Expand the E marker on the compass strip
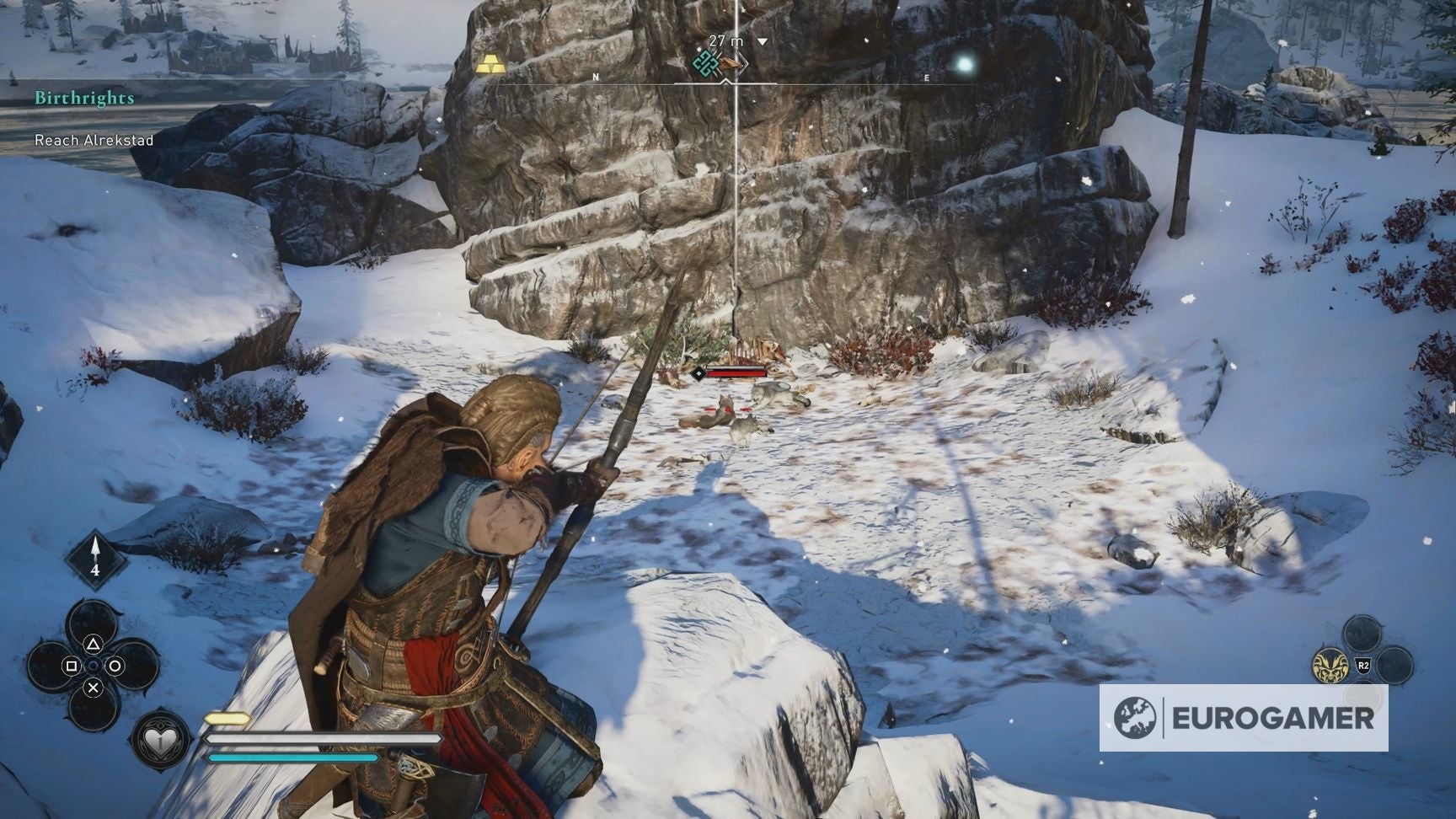Image resolution: width=1456 pixels, height=819 pixels. tap(927, 76)
